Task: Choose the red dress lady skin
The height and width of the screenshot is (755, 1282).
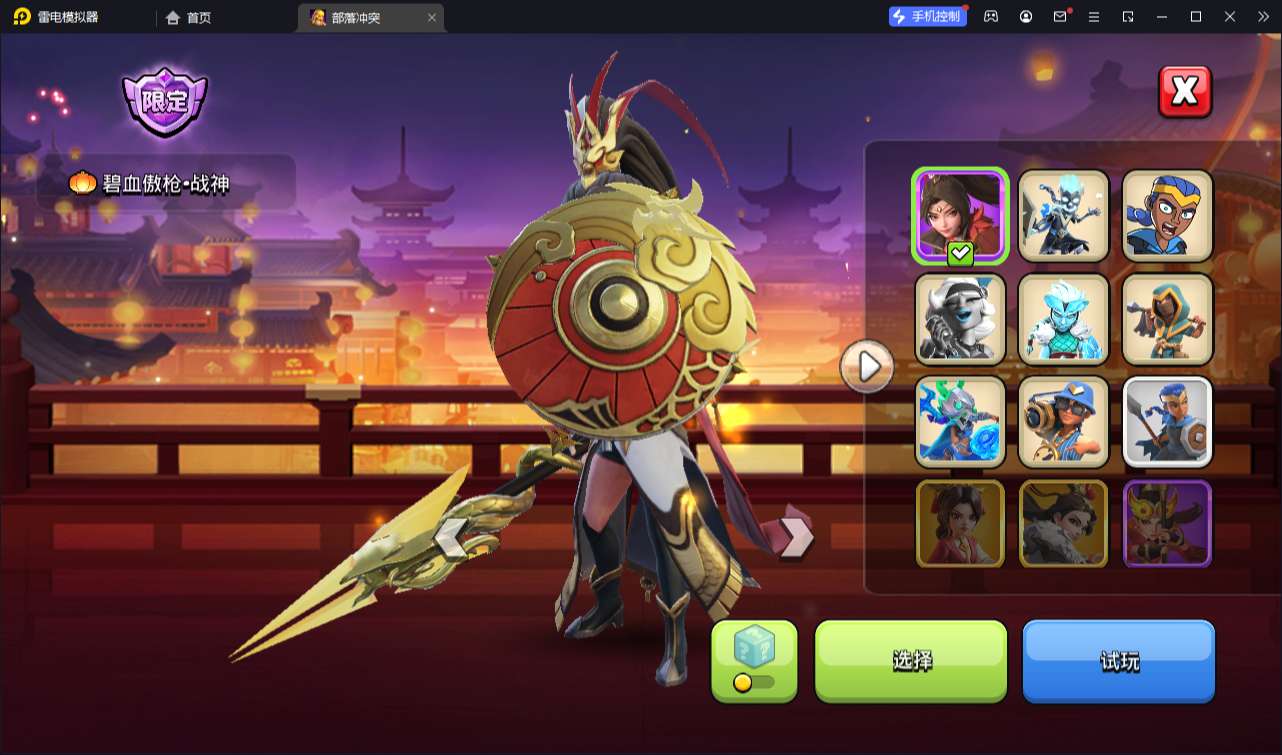Action: pyautogui.click(x=960, y=524)
